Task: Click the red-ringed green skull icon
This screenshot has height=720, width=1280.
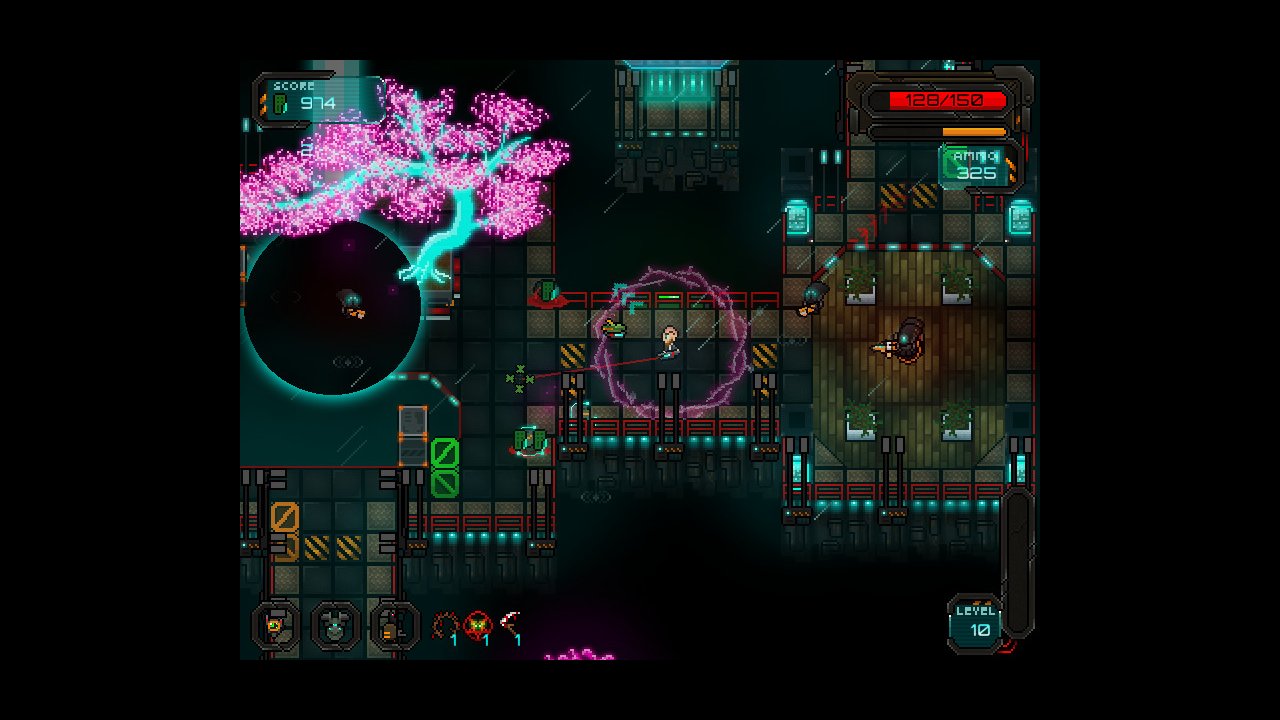Action: point(478,626)
